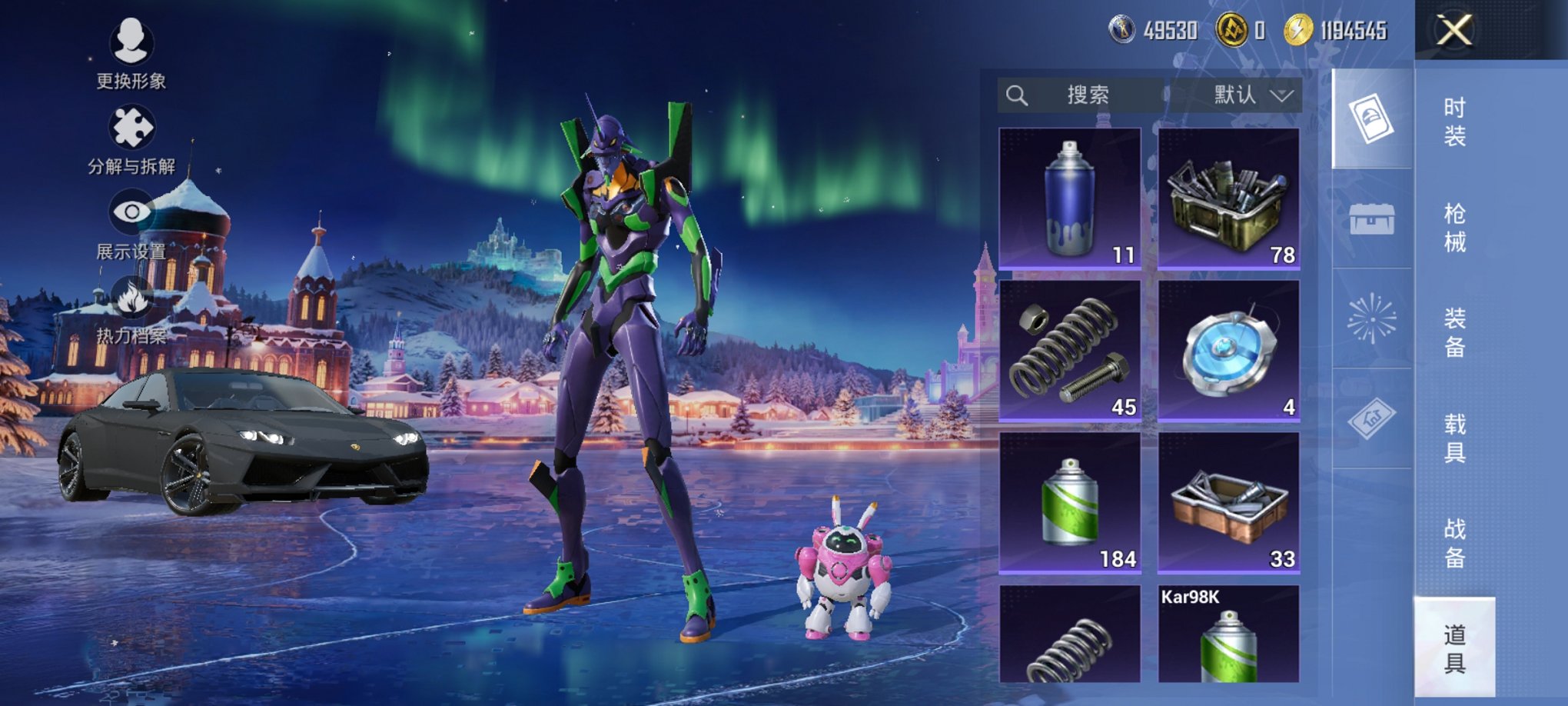This screenshot has height=706, width=1568.
Task: Open 热力档案 heat archive
Action: pyautogui.click(x=131, y=309)
